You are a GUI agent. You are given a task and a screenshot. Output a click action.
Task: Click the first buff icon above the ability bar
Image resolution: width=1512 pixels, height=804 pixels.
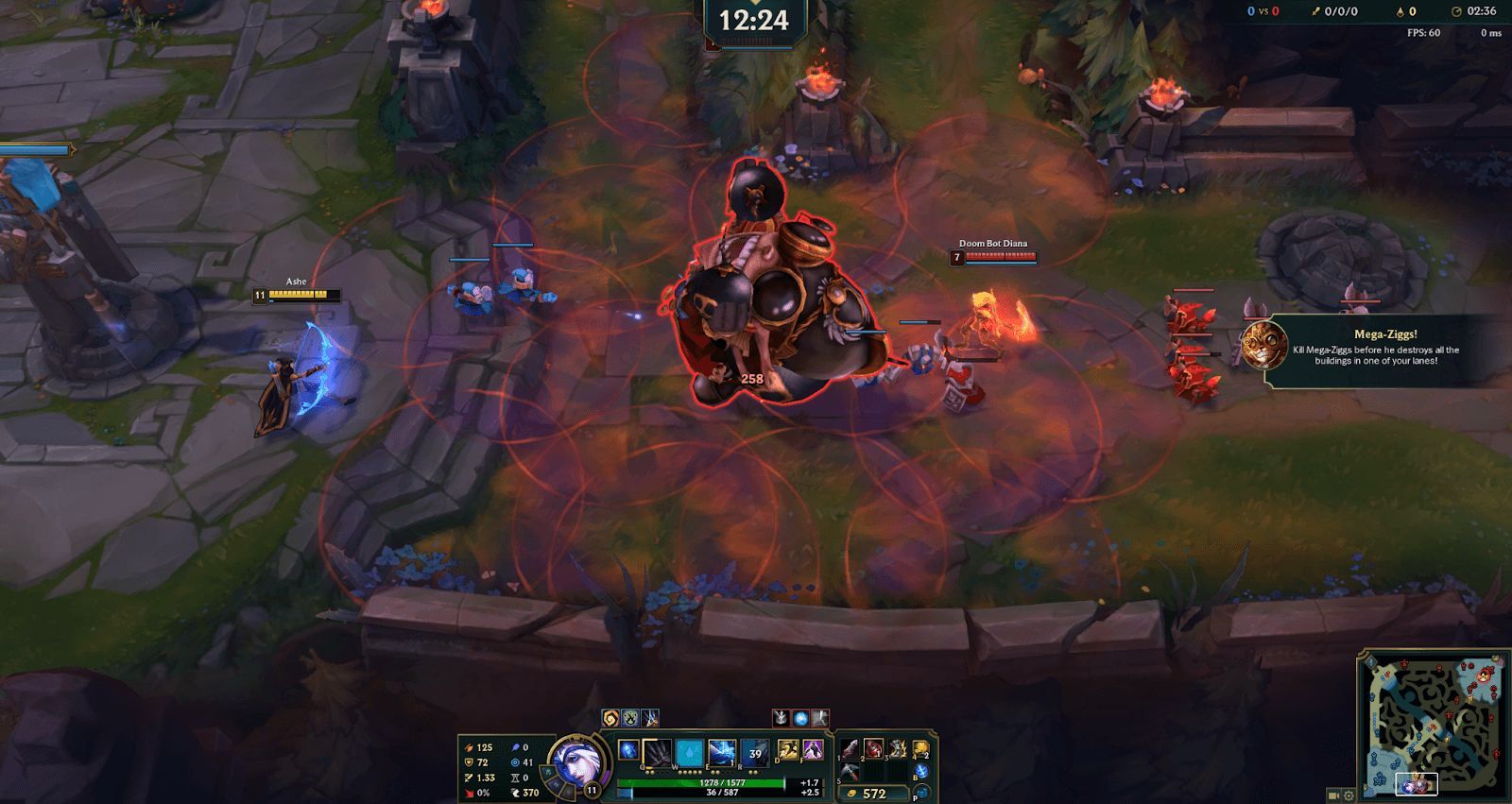(610, 718)
